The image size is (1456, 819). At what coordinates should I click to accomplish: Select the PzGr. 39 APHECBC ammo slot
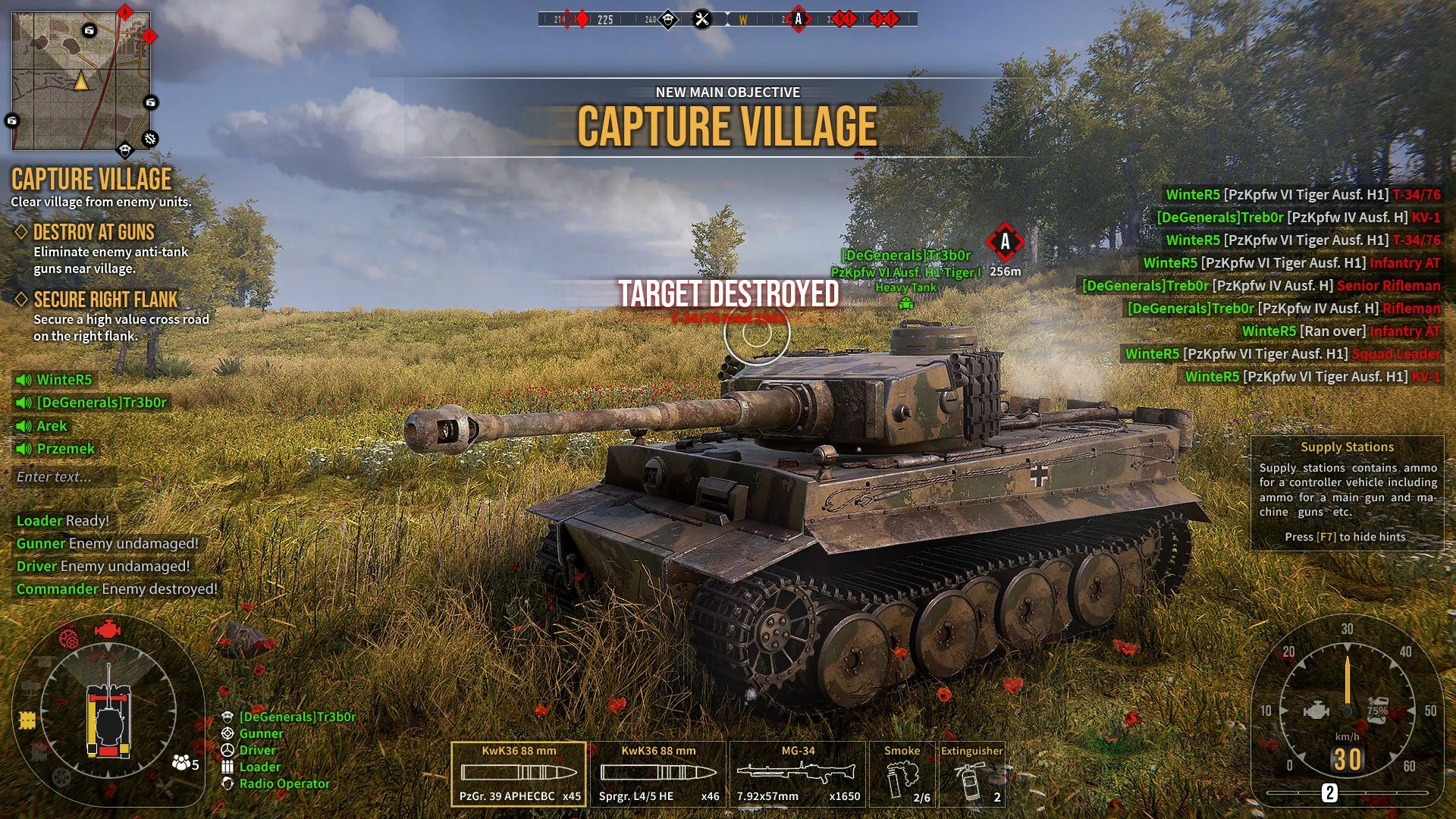point(518,772)
